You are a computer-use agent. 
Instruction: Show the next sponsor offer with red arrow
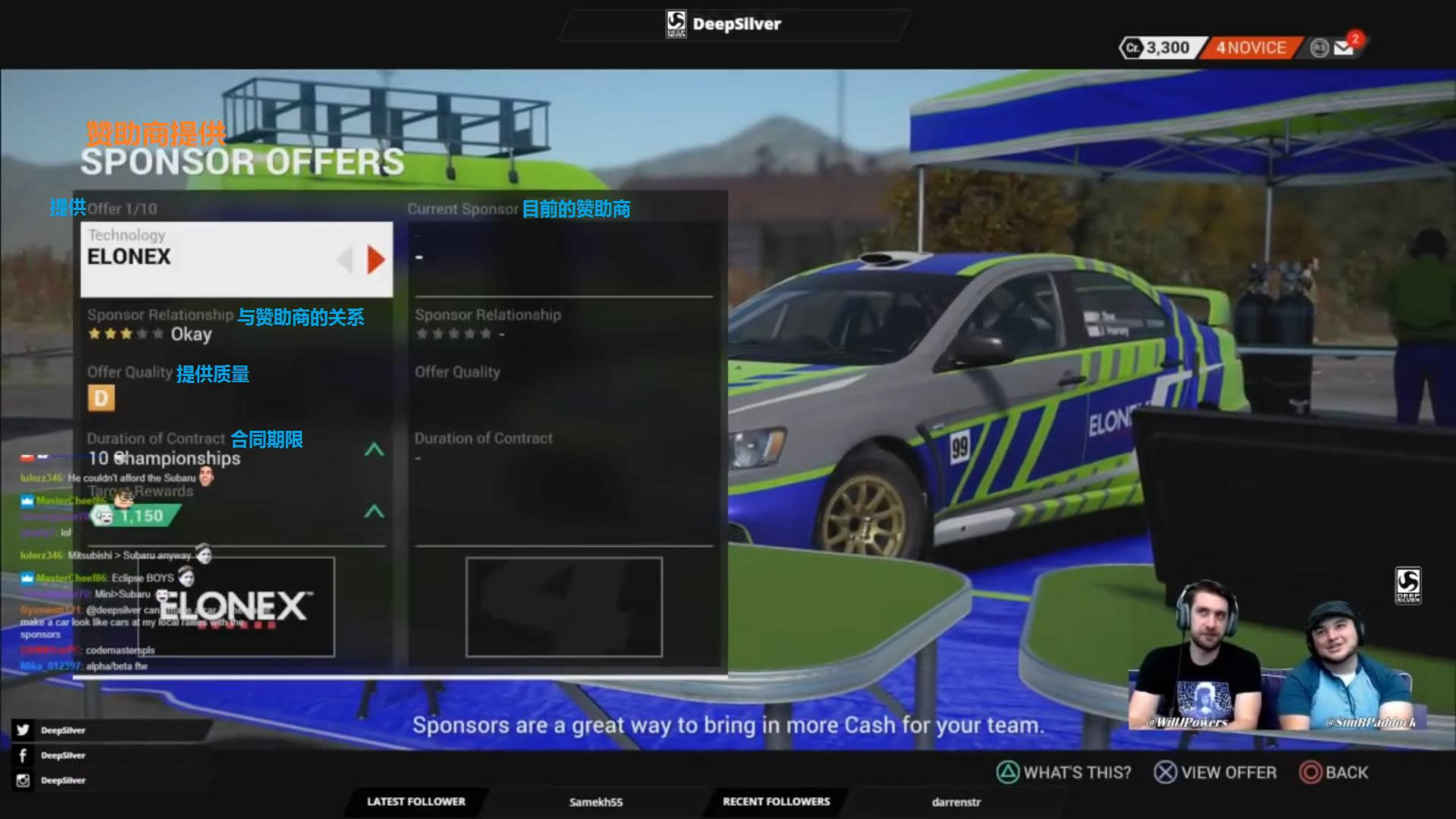point(375,259)
